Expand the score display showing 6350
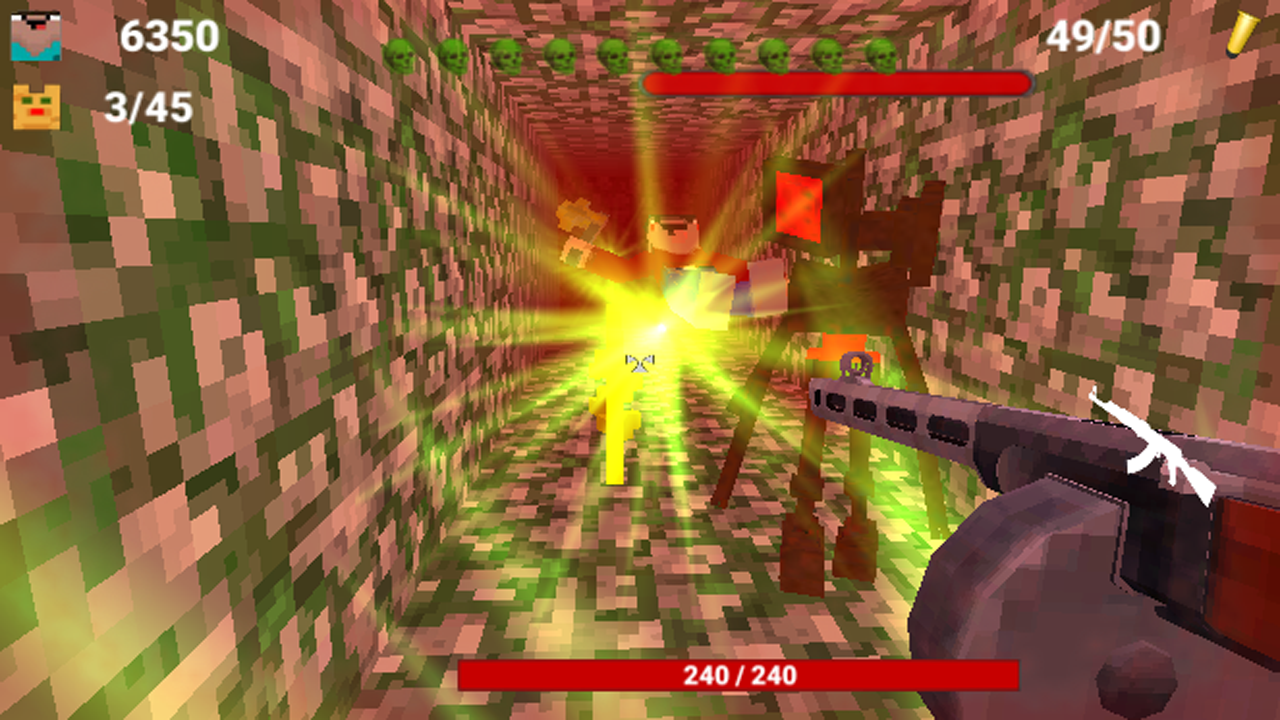This screenshot has height=720, width=1280. pyautogui.click(x=167, y=38)
